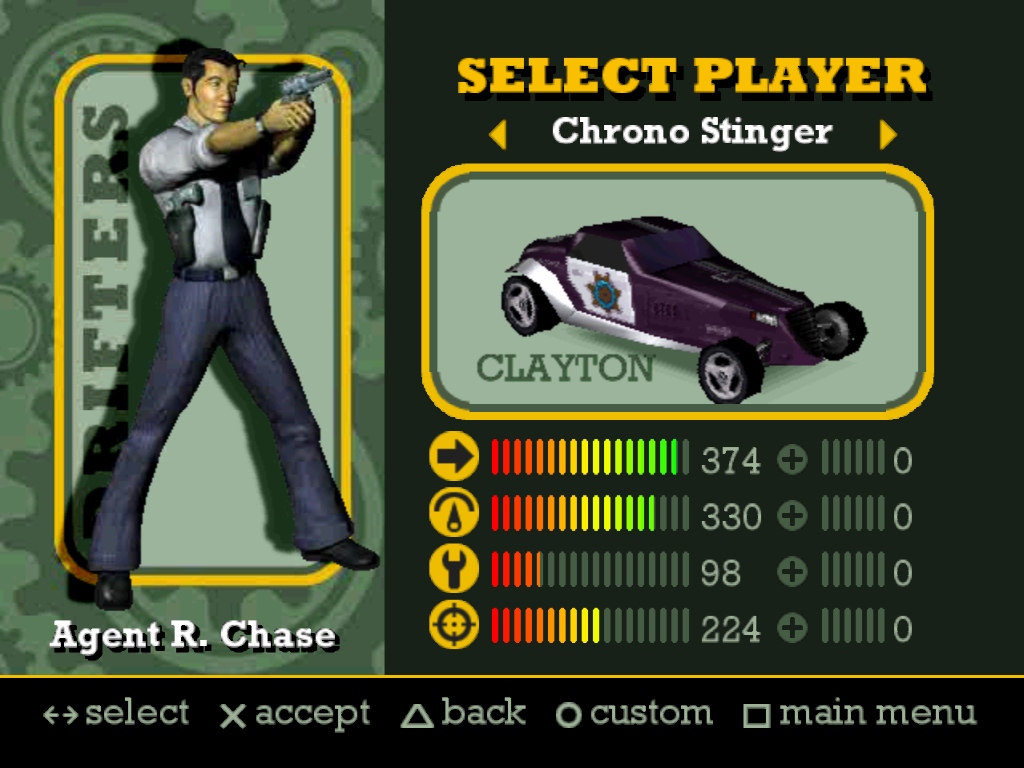1024x768 pixels.
Task: Select the crosshair weapon stat icon
Action: 454,627
